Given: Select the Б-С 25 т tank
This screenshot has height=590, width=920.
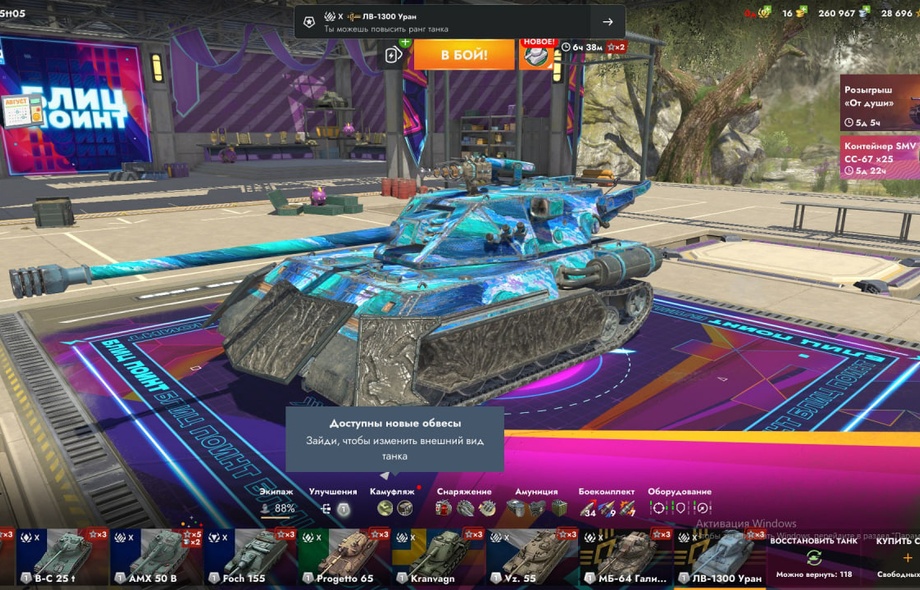Looking at the screenshot, I should click(x=53, y=557).
